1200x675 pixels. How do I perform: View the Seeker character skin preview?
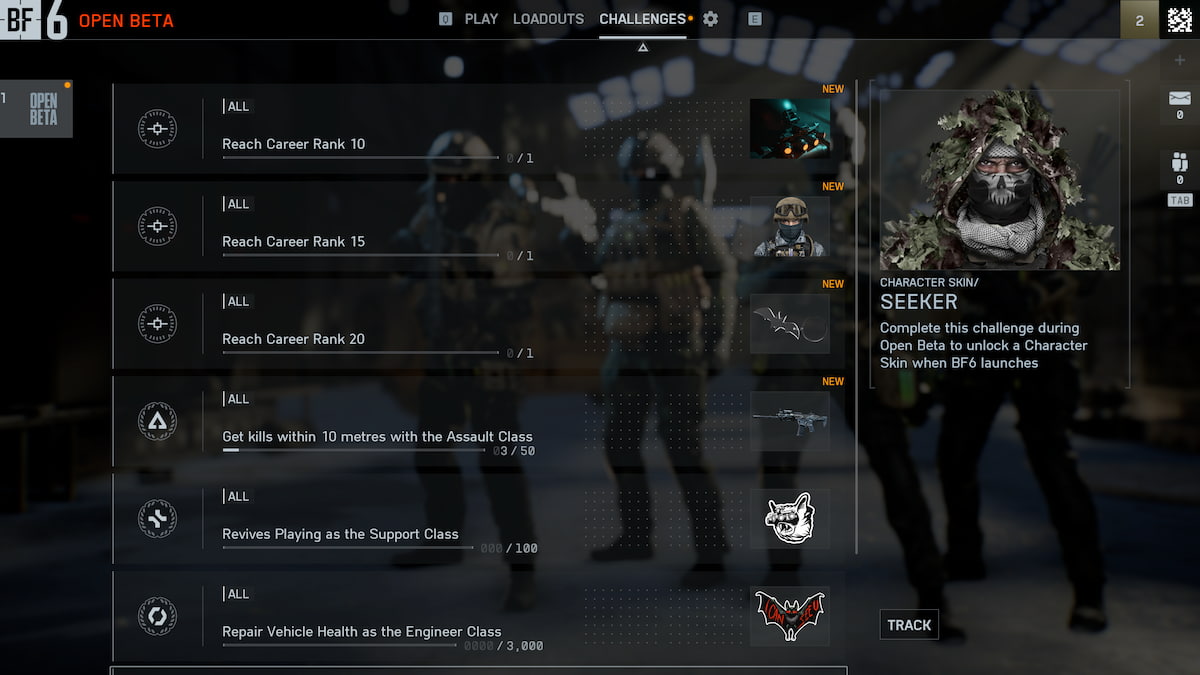(1000, 180)
